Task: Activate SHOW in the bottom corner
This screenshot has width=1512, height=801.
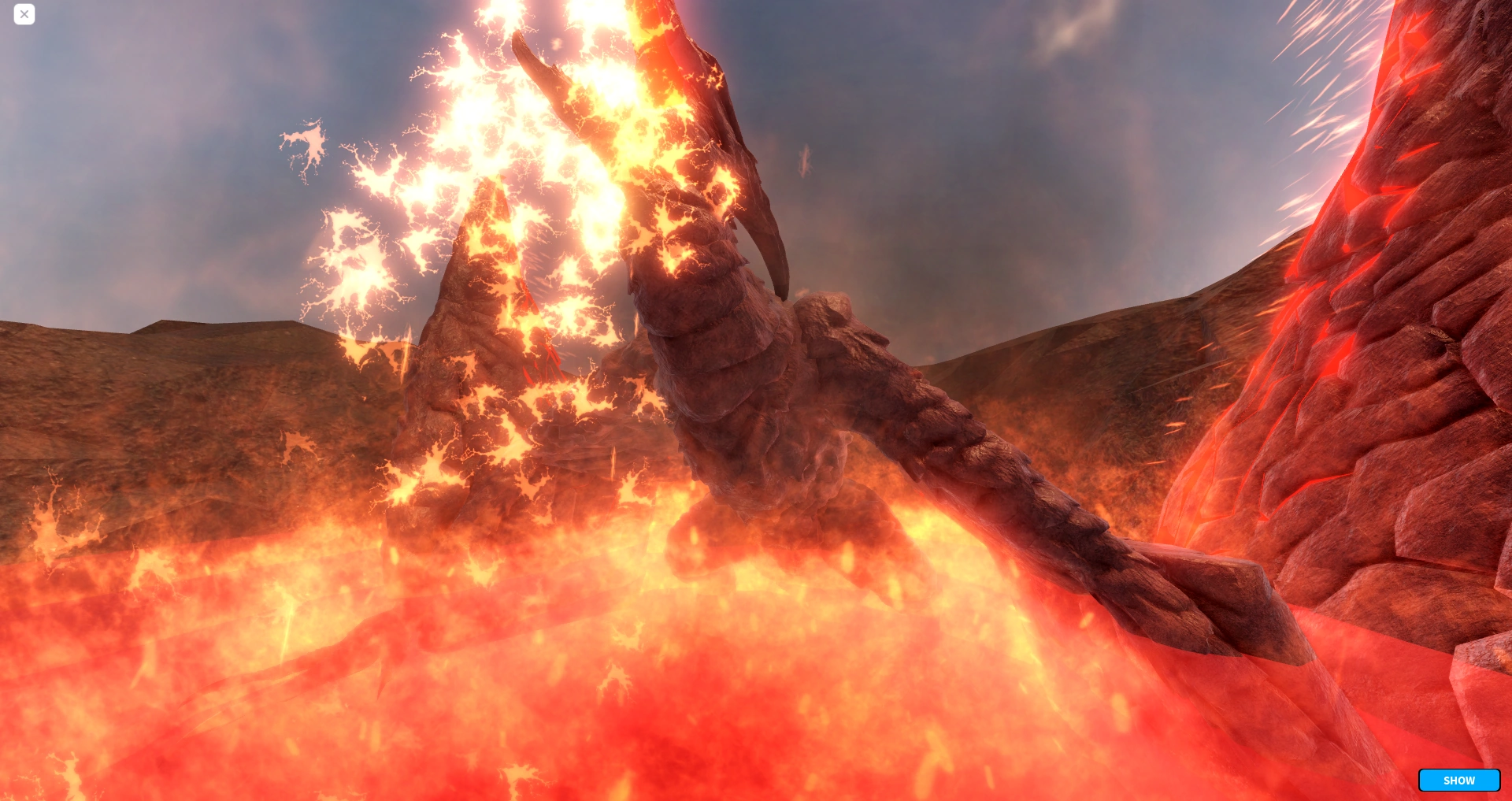Action: pyautogui.click(x=1459, y=780)
